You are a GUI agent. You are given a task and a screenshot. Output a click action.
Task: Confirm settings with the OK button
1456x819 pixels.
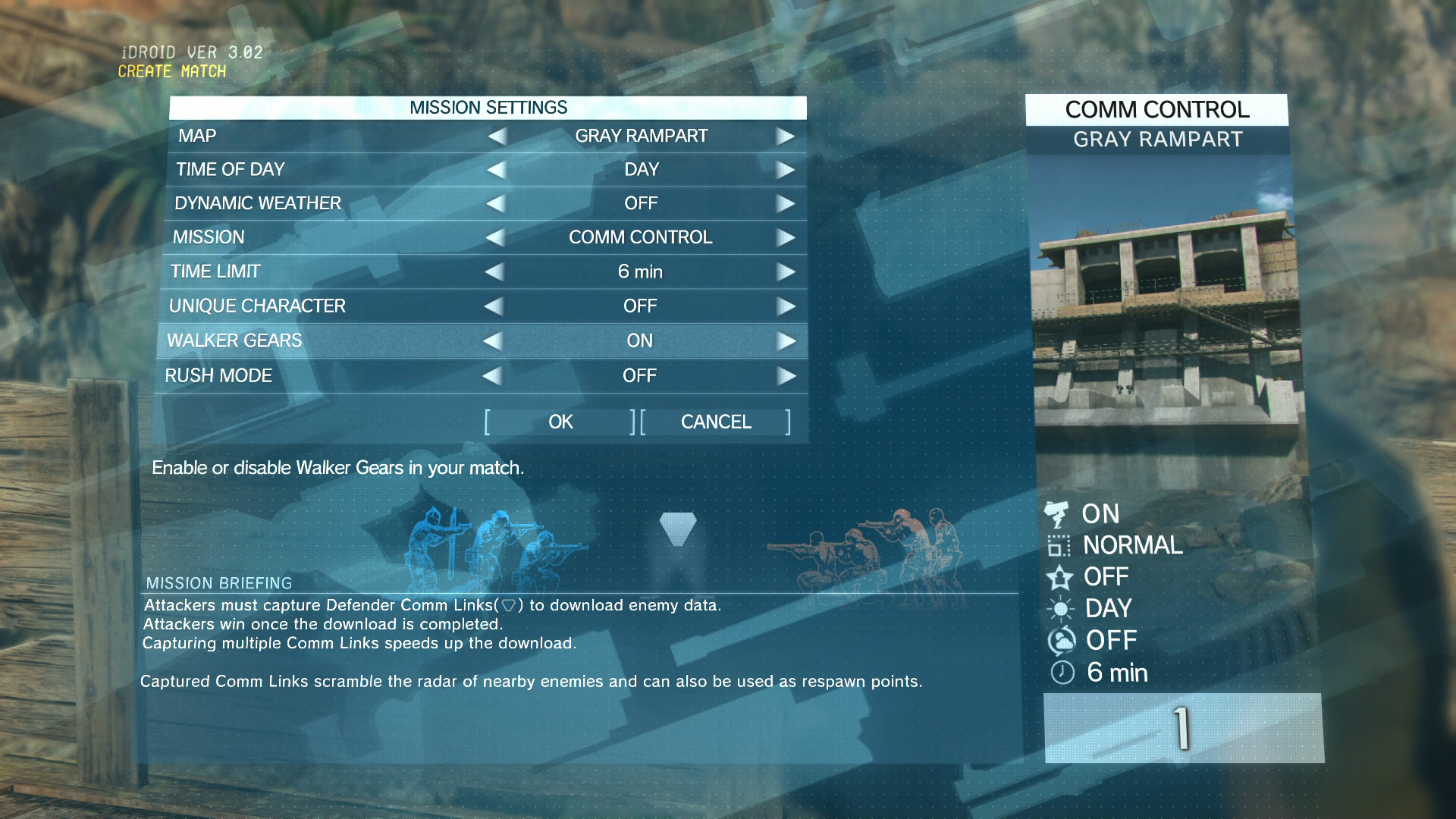click(560, 422)
